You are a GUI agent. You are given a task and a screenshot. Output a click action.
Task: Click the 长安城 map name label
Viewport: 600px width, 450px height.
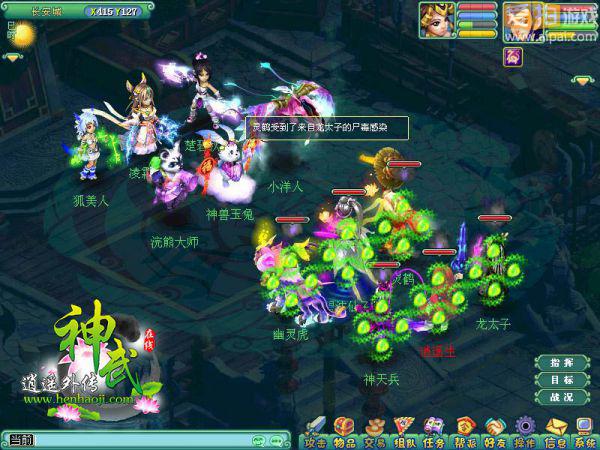click(x=45, y=11)
